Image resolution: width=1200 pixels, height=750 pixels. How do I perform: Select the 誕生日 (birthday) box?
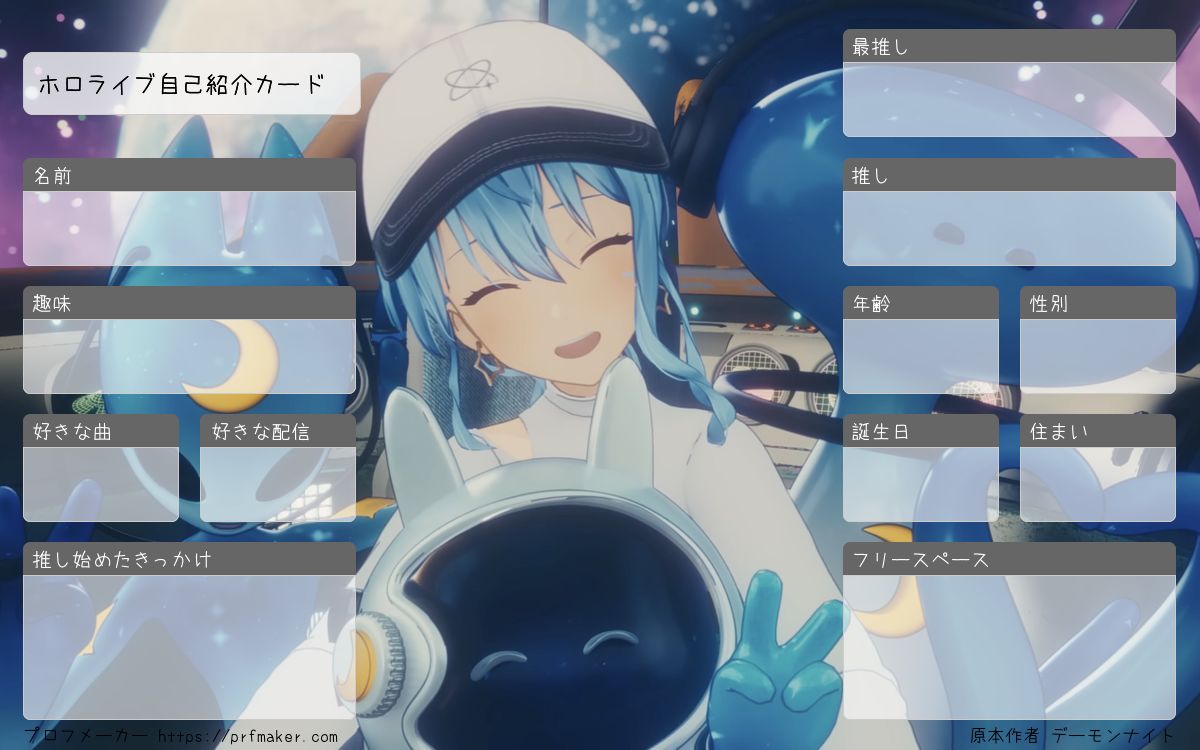tap(920, 484)
